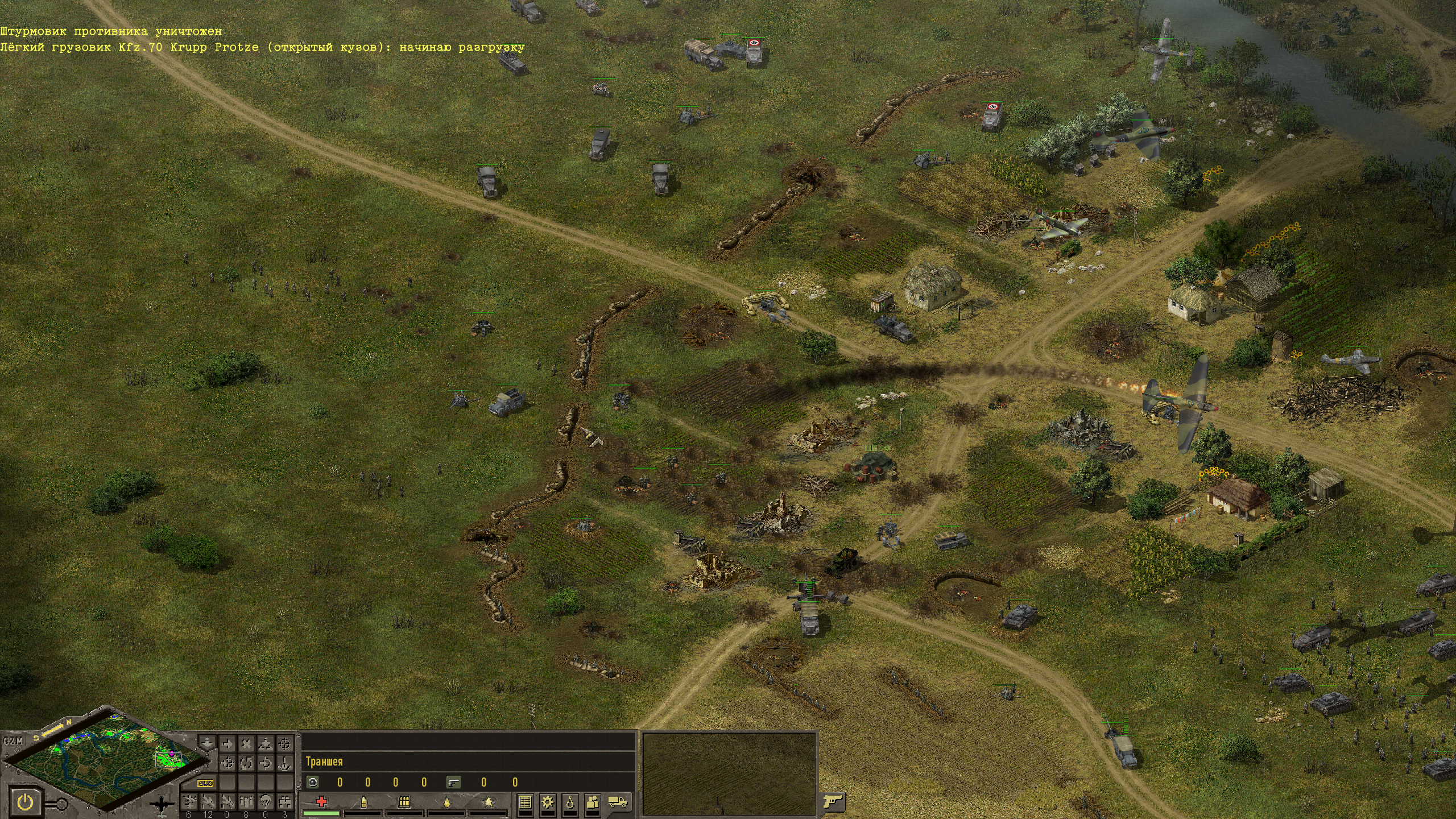The height and width of the screenshot is (819, 1456).
Task: Click the collapse panel down-arrow button
Action: pyautogui.click(x=207, y=743)
